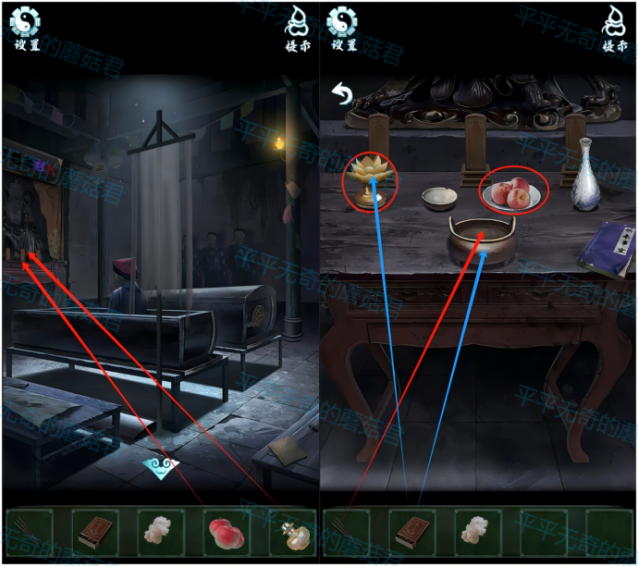Tap the blue downward navigation arrow

tap(162, 466)
